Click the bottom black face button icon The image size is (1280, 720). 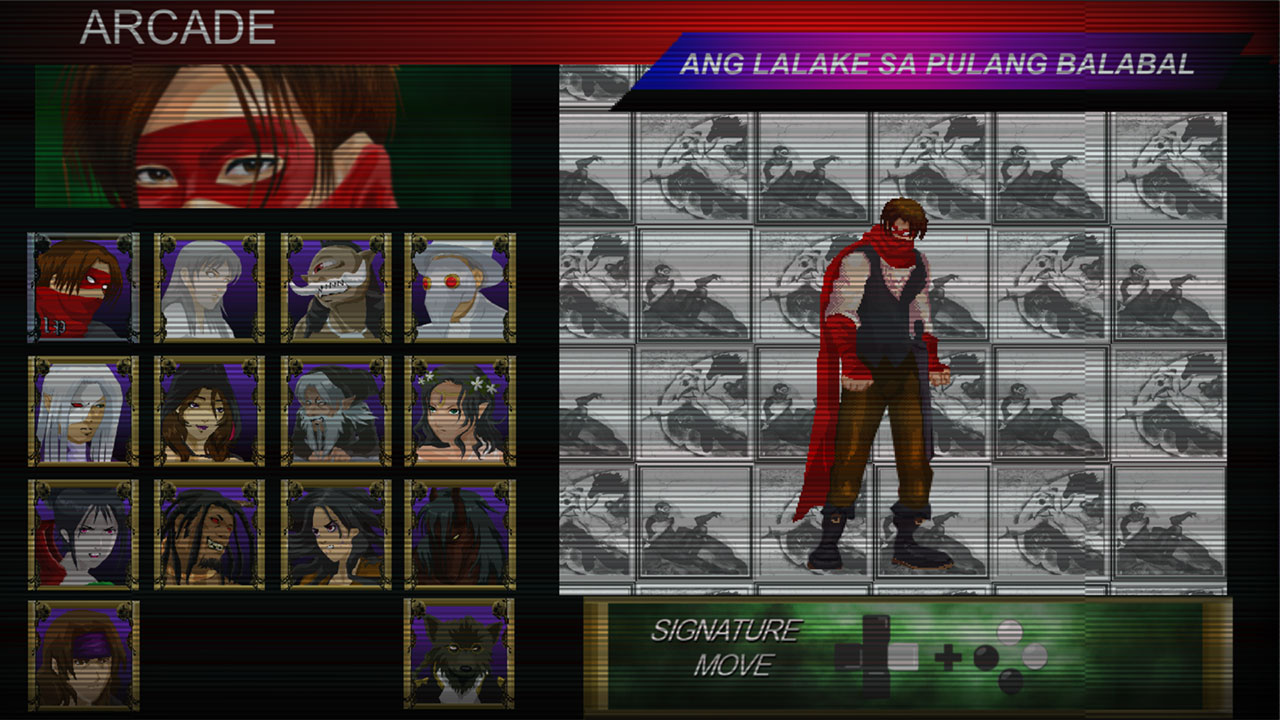click(1009, 682)
